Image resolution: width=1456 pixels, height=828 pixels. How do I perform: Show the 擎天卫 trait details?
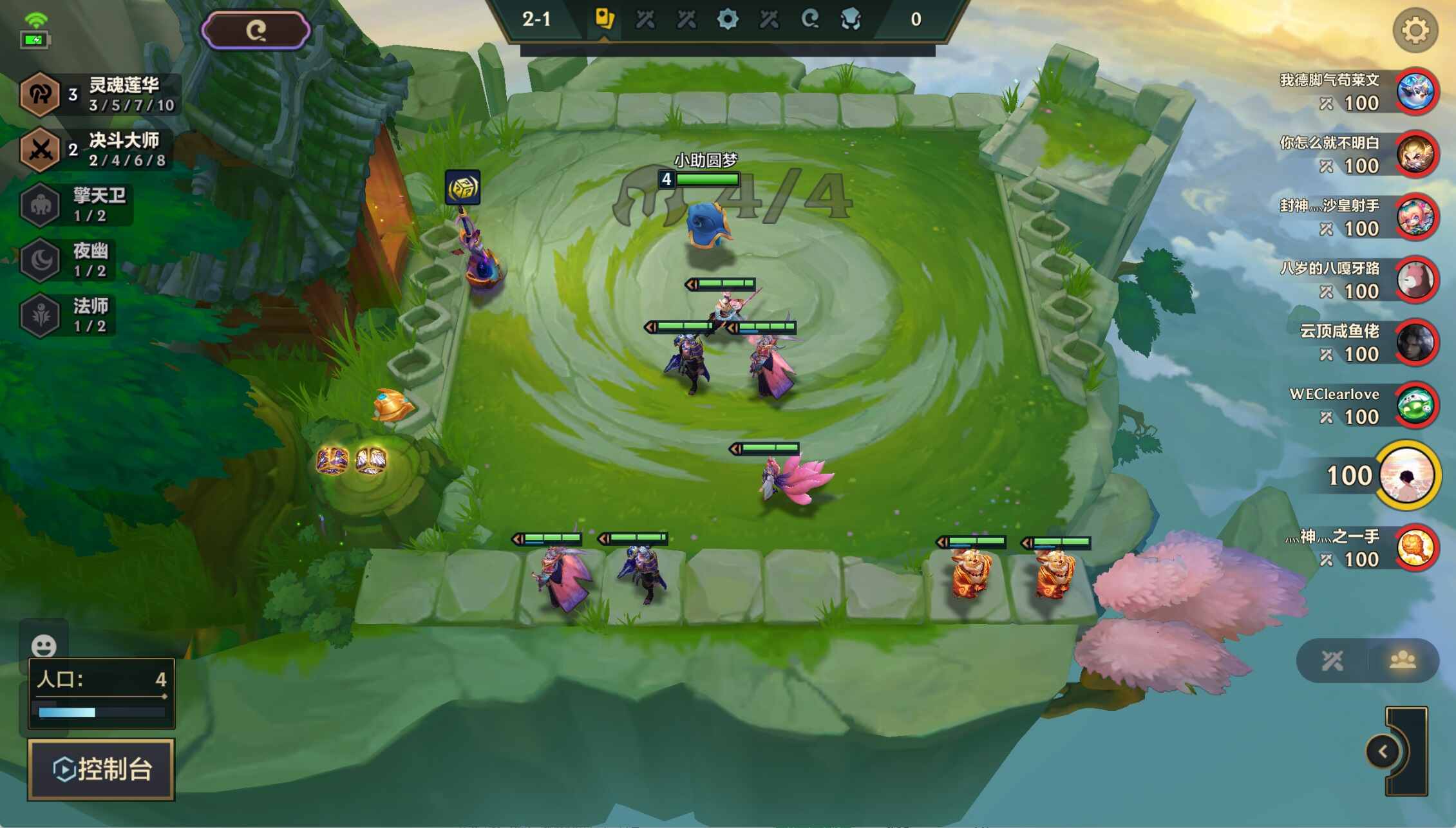pos(77,205)
